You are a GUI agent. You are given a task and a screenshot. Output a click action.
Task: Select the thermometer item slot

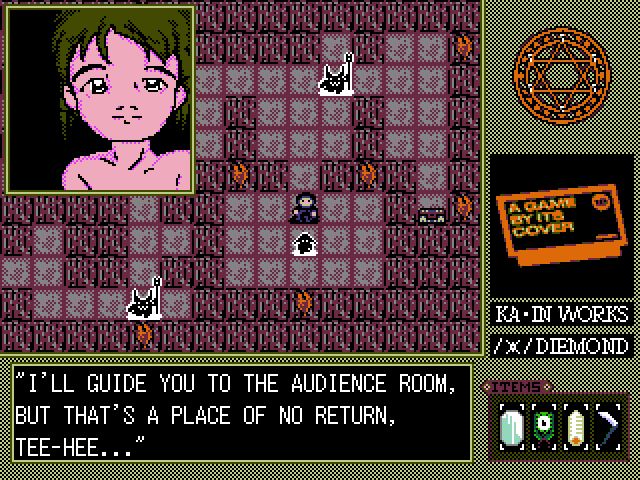575,426
